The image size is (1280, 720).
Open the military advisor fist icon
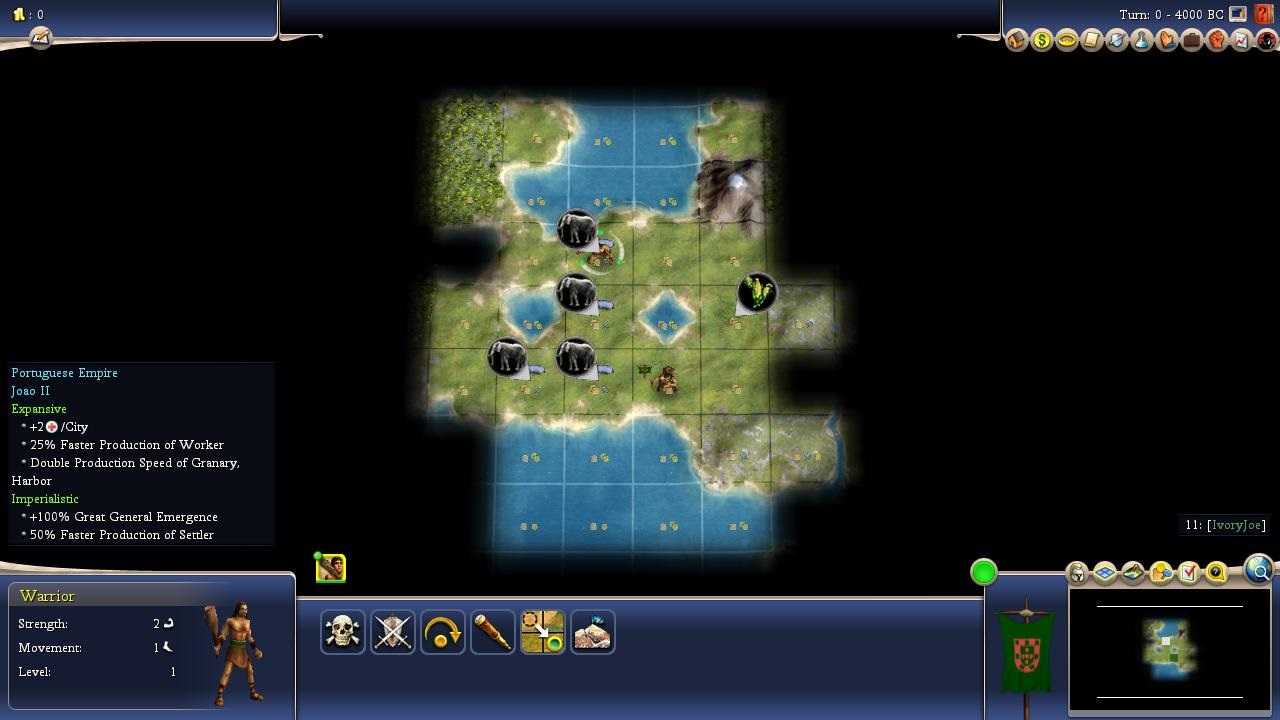coord(1216,41)
